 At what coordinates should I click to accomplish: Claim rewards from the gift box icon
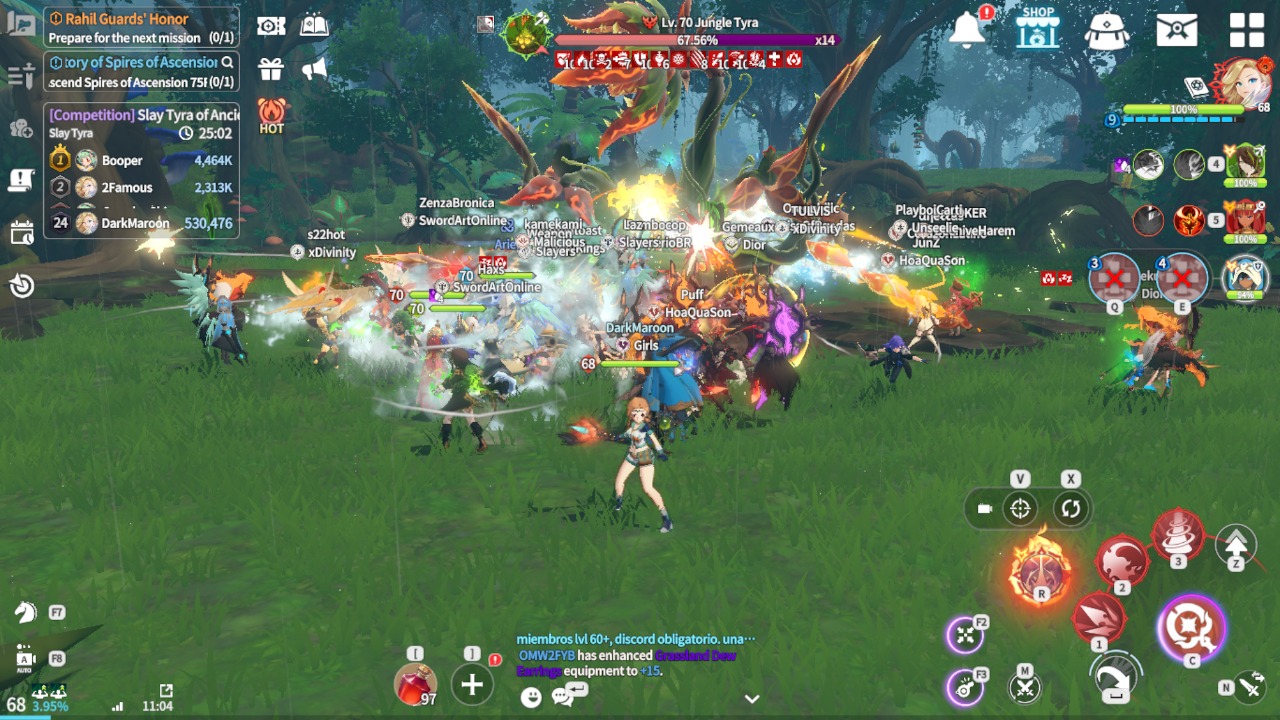(x=271, y=69)
